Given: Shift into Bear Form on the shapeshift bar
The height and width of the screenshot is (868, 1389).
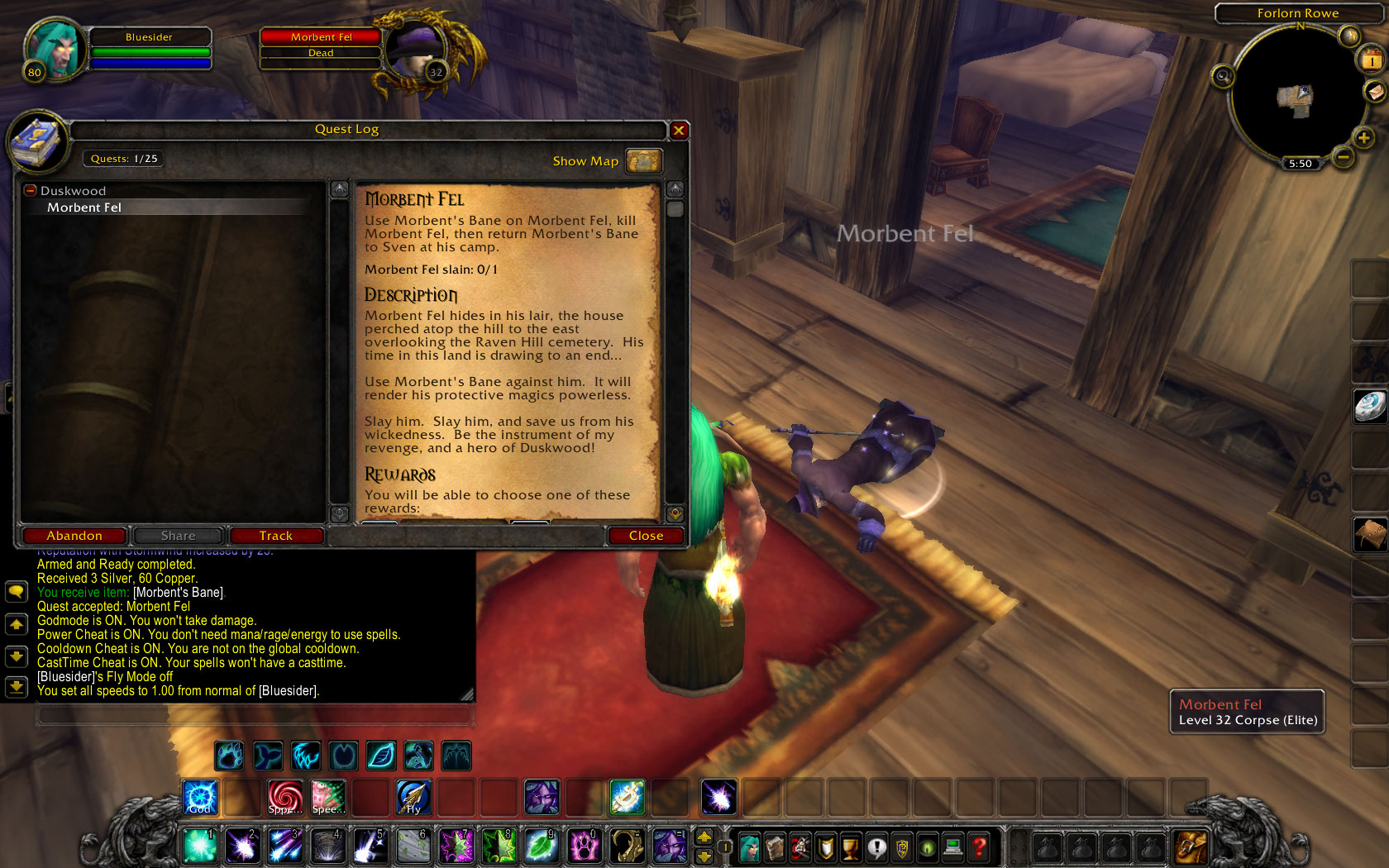Looking at the screenshot, I should (229, 755).
